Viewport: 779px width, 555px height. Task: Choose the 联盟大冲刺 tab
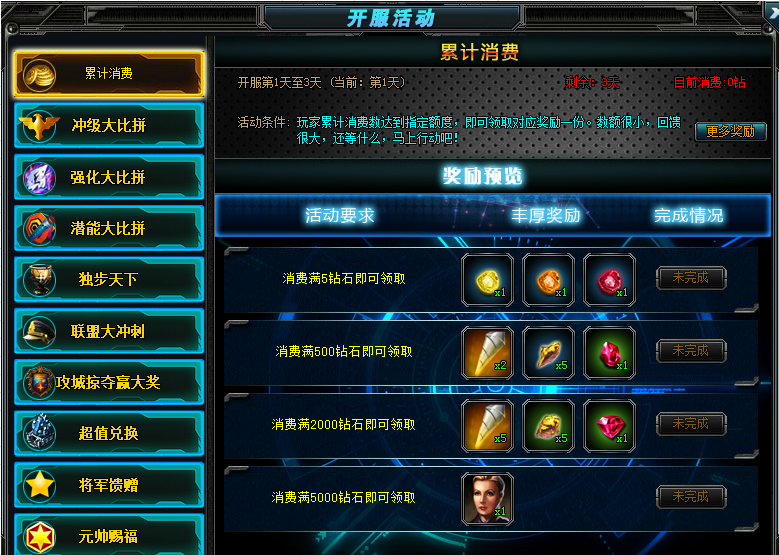(108, 331)
